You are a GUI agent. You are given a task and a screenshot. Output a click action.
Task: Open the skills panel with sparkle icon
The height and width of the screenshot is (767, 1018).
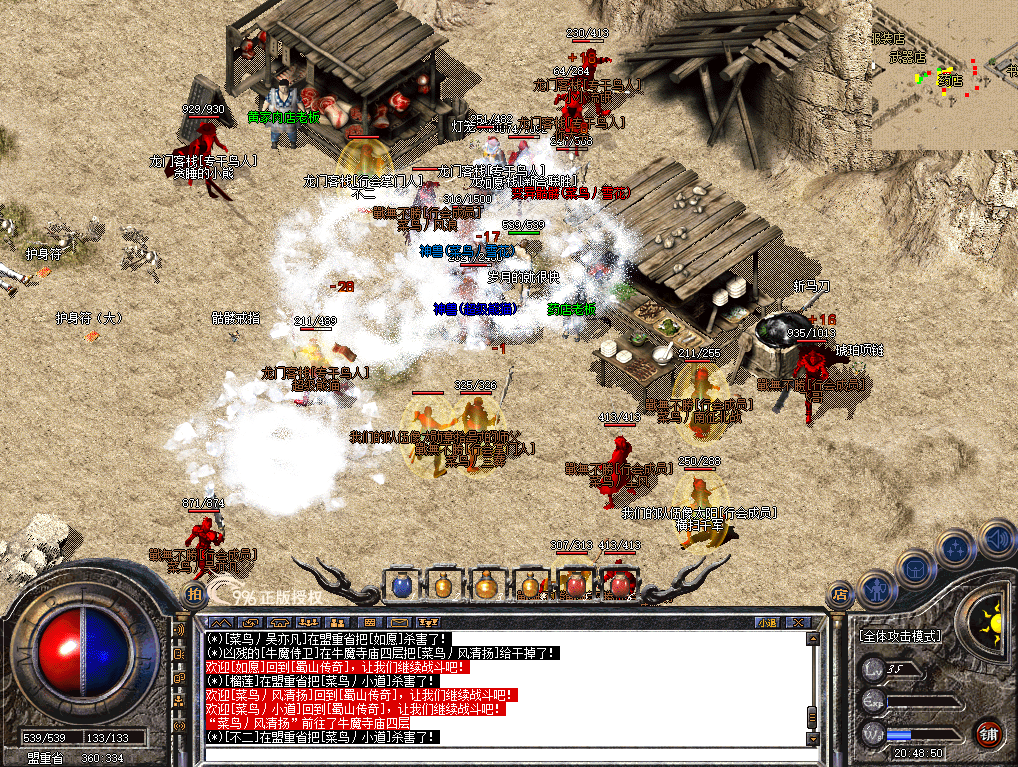pos(956,549)
